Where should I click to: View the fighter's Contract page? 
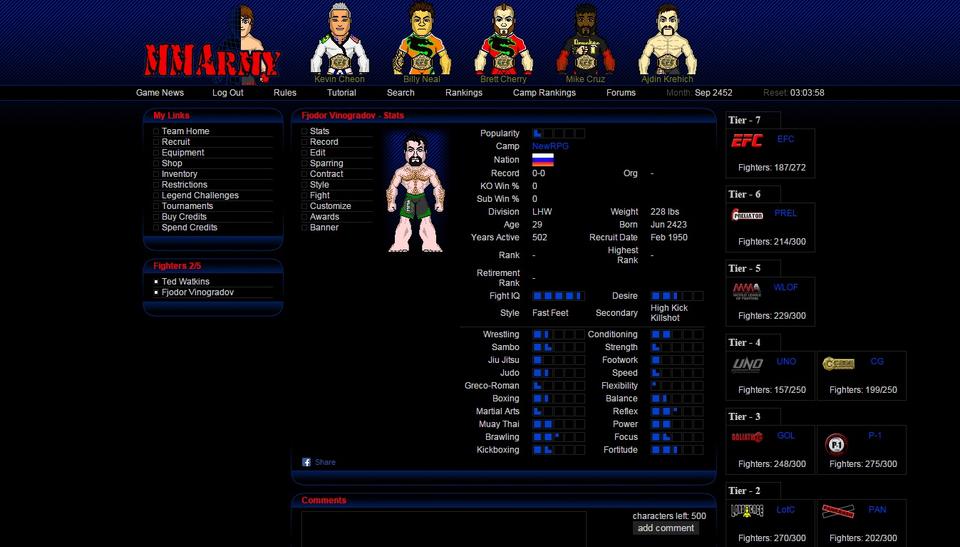pyautogui.click(x=326, y=174)
